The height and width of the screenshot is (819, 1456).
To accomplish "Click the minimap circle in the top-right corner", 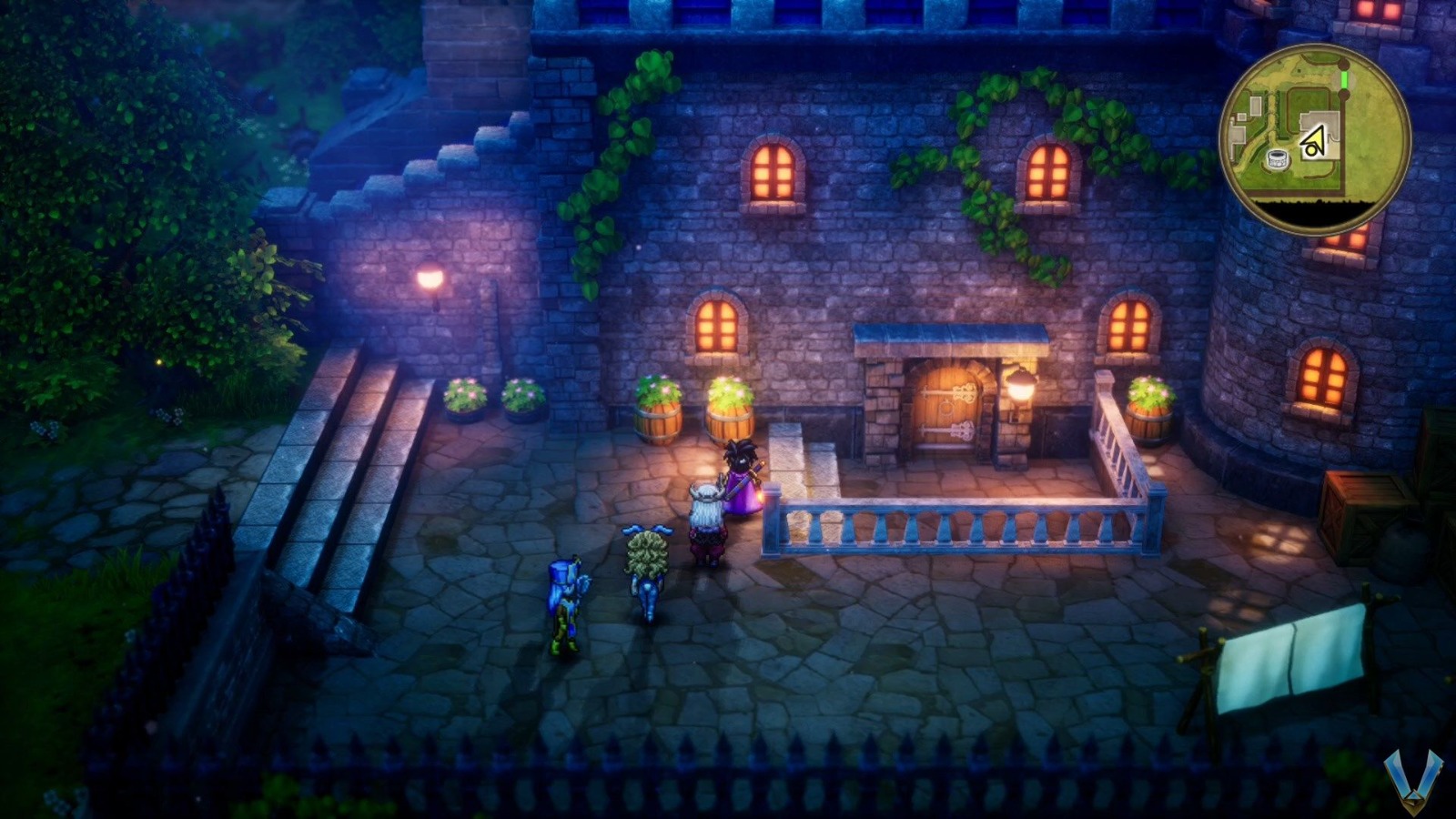I will pyautogui.click(x=1319, y=136).
